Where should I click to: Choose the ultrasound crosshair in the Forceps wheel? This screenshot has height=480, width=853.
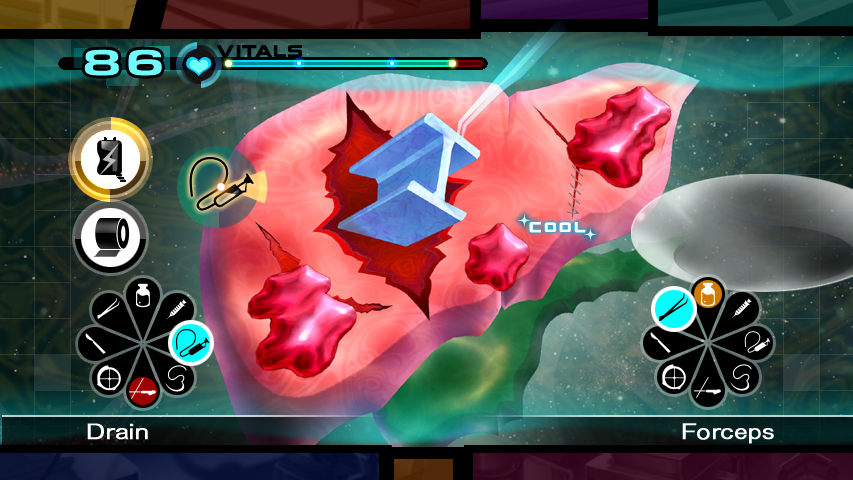point(675,377)
